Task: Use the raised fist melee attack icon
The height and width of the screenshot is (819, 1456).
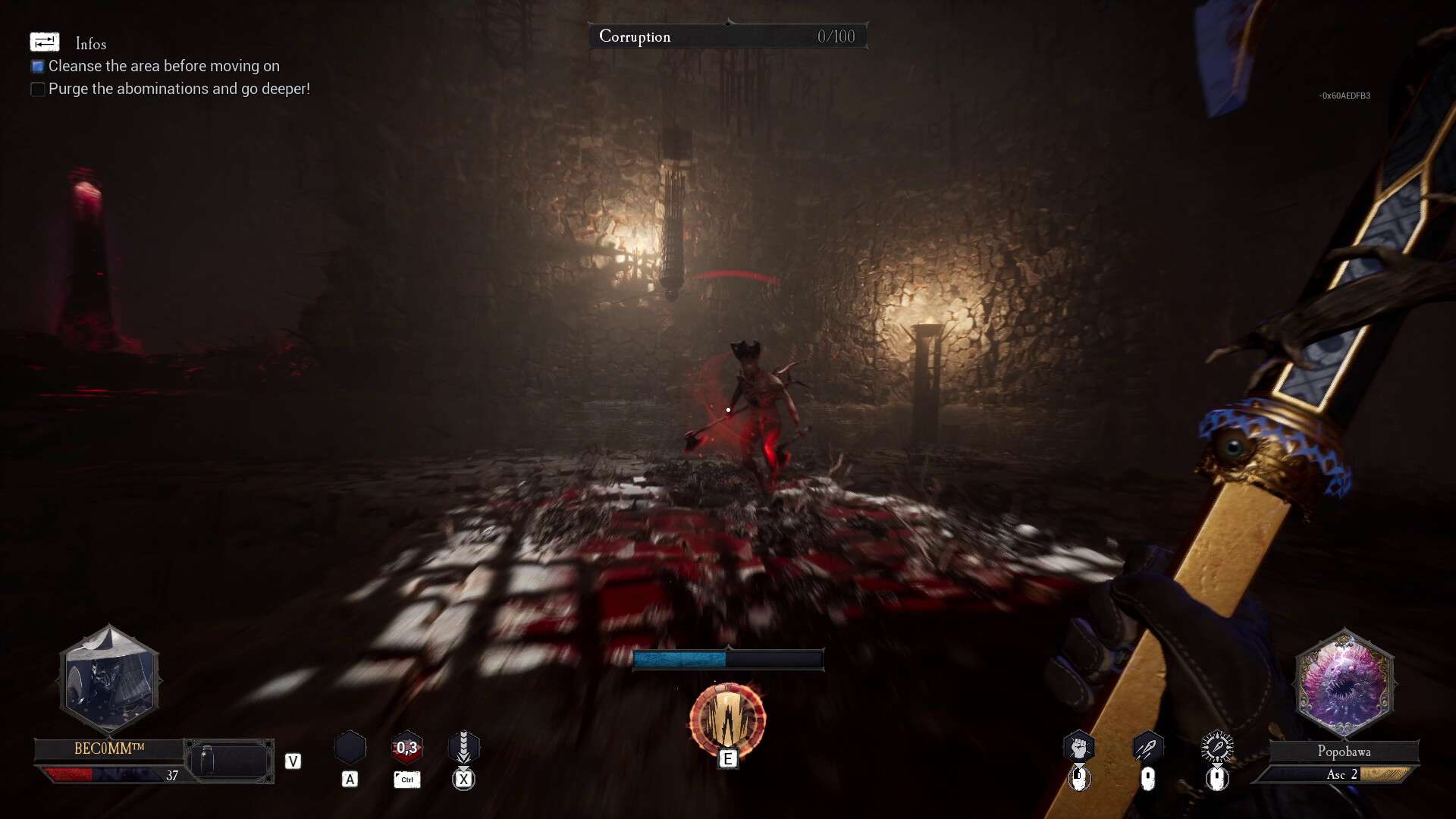Action: click(x=1078, y=748)
